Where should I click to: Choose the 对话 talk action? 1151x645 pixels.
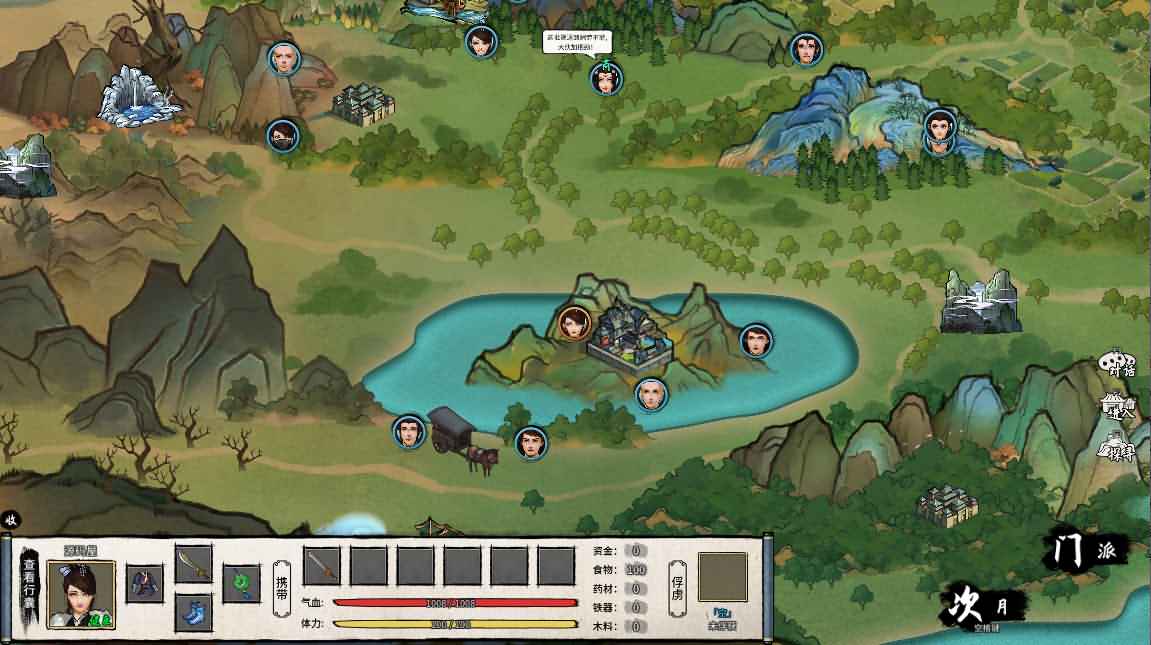pos(1117,364)
